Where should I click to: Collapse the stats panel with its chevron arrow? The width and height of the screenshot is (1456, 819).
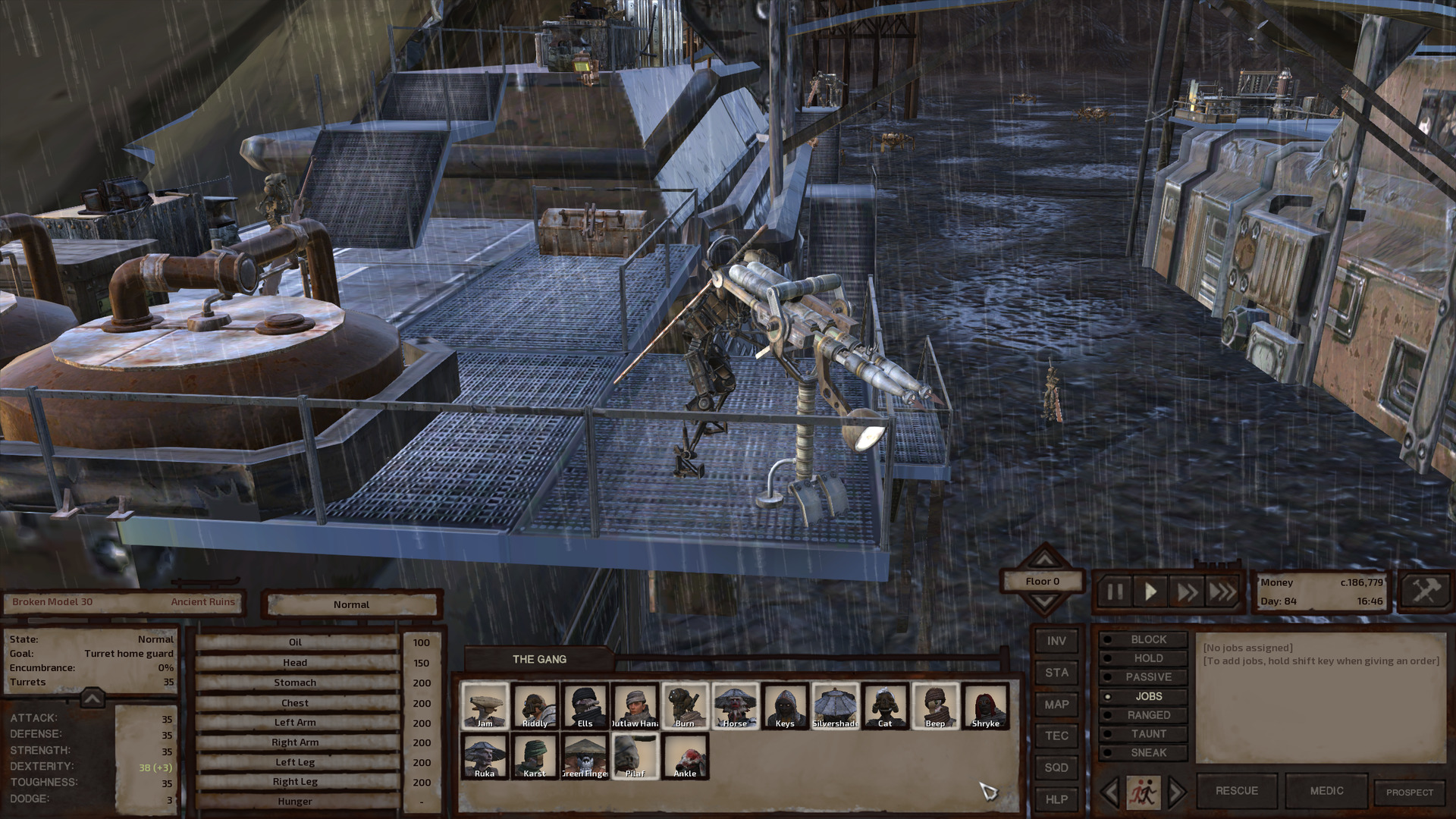tap(91, 699)
